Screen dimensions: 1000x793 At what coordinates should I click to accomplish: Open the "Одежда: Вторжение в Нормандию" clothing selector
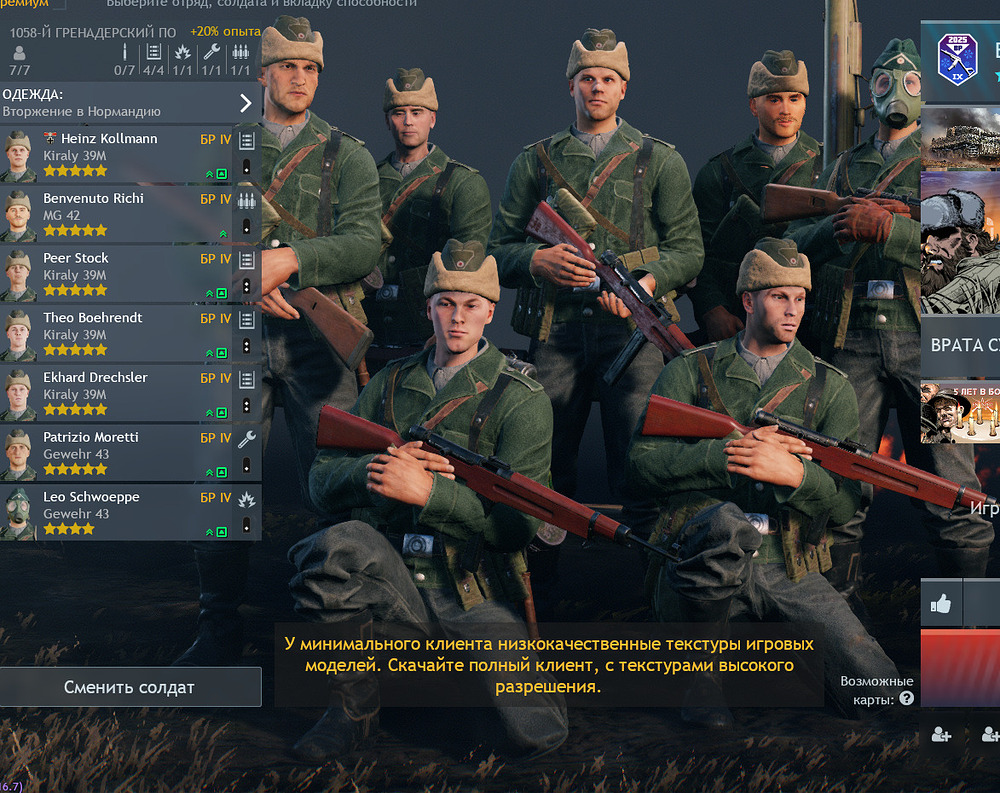130,102
